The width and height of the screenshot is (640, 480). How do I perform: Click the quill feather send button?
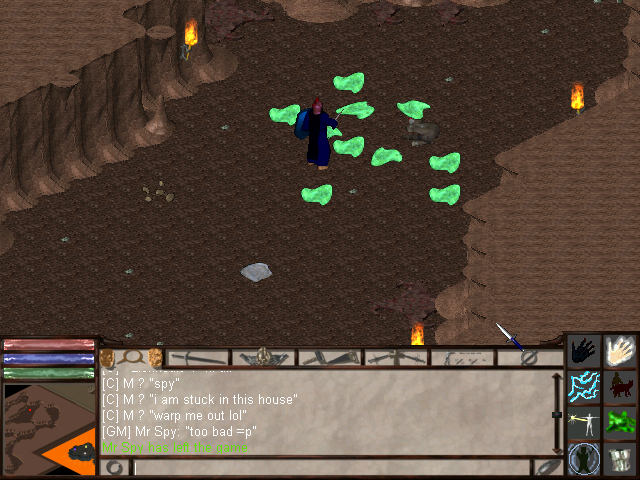coord(547,466)
